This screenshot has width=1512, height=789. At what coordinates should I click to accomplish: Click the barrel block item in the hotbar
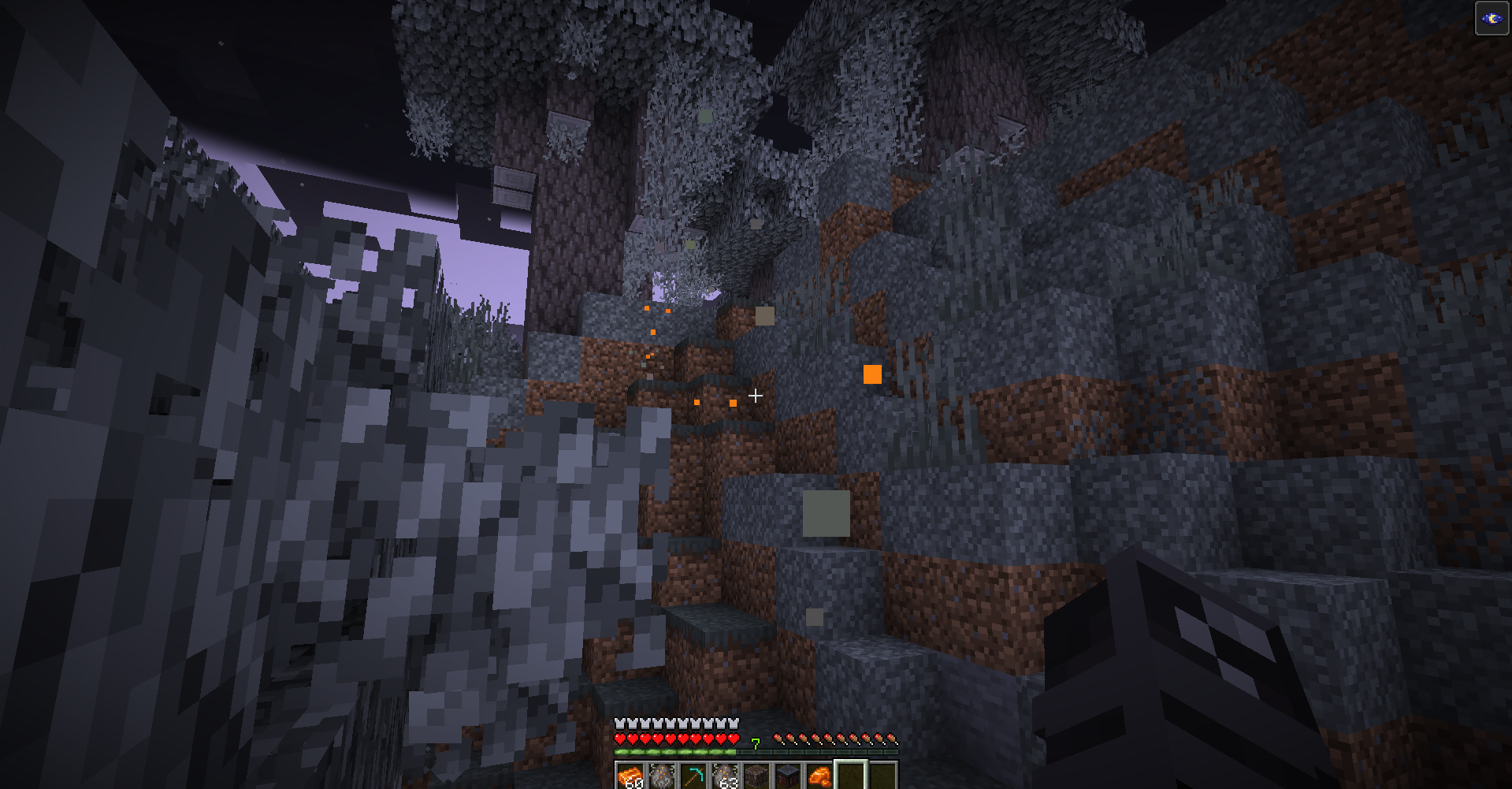click(x=756, y=775)
